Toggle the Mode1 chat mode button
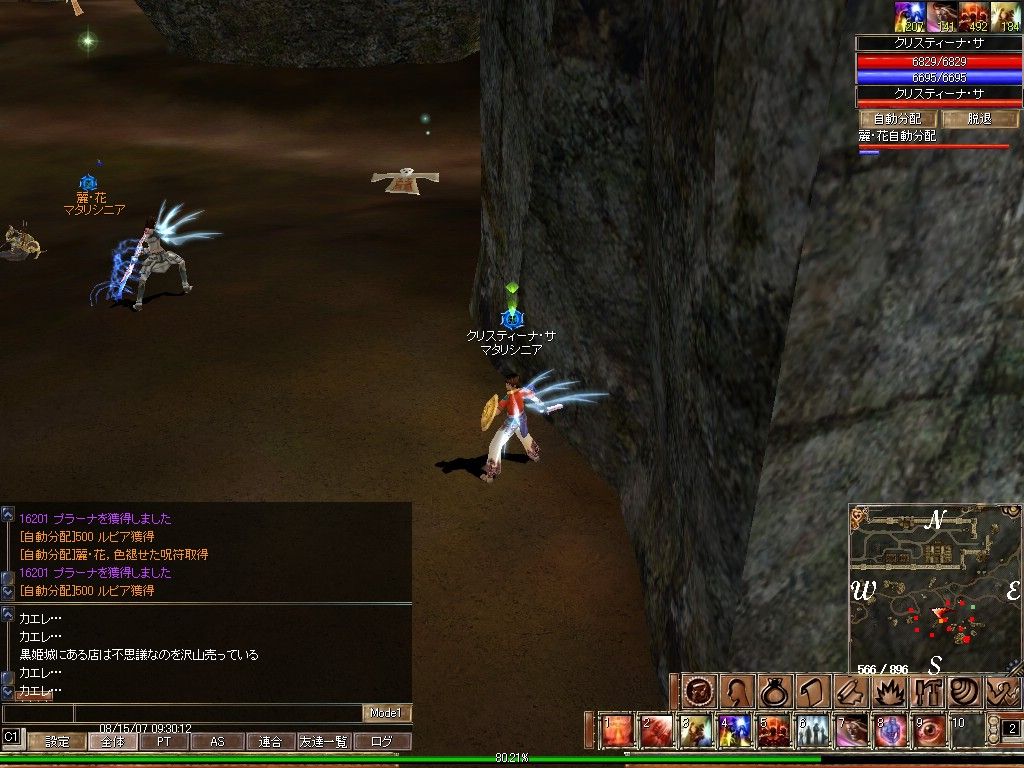This screenshot has width=1024, height=768. pyautogui.click(x=387, y=713)
